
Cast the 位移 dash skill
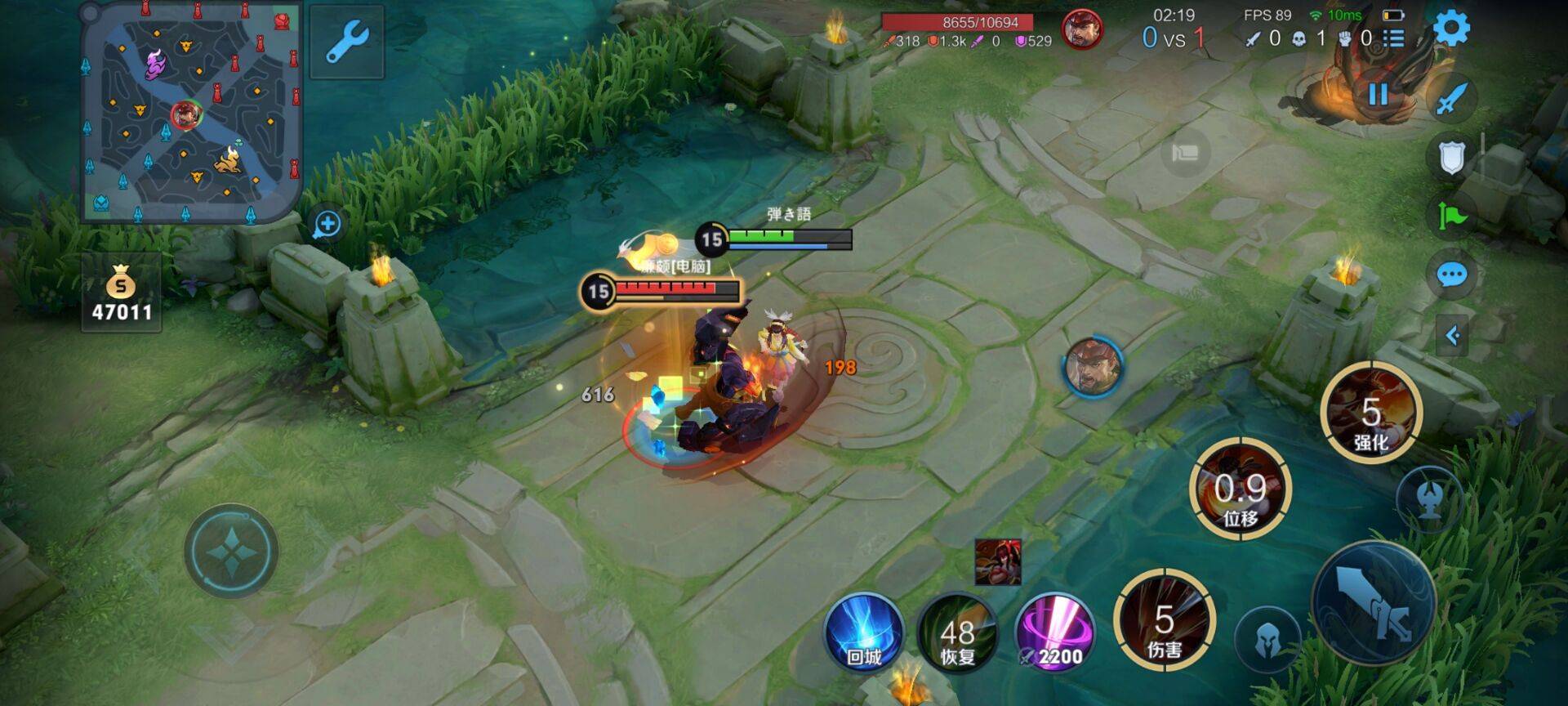(x=1240, y=489)
